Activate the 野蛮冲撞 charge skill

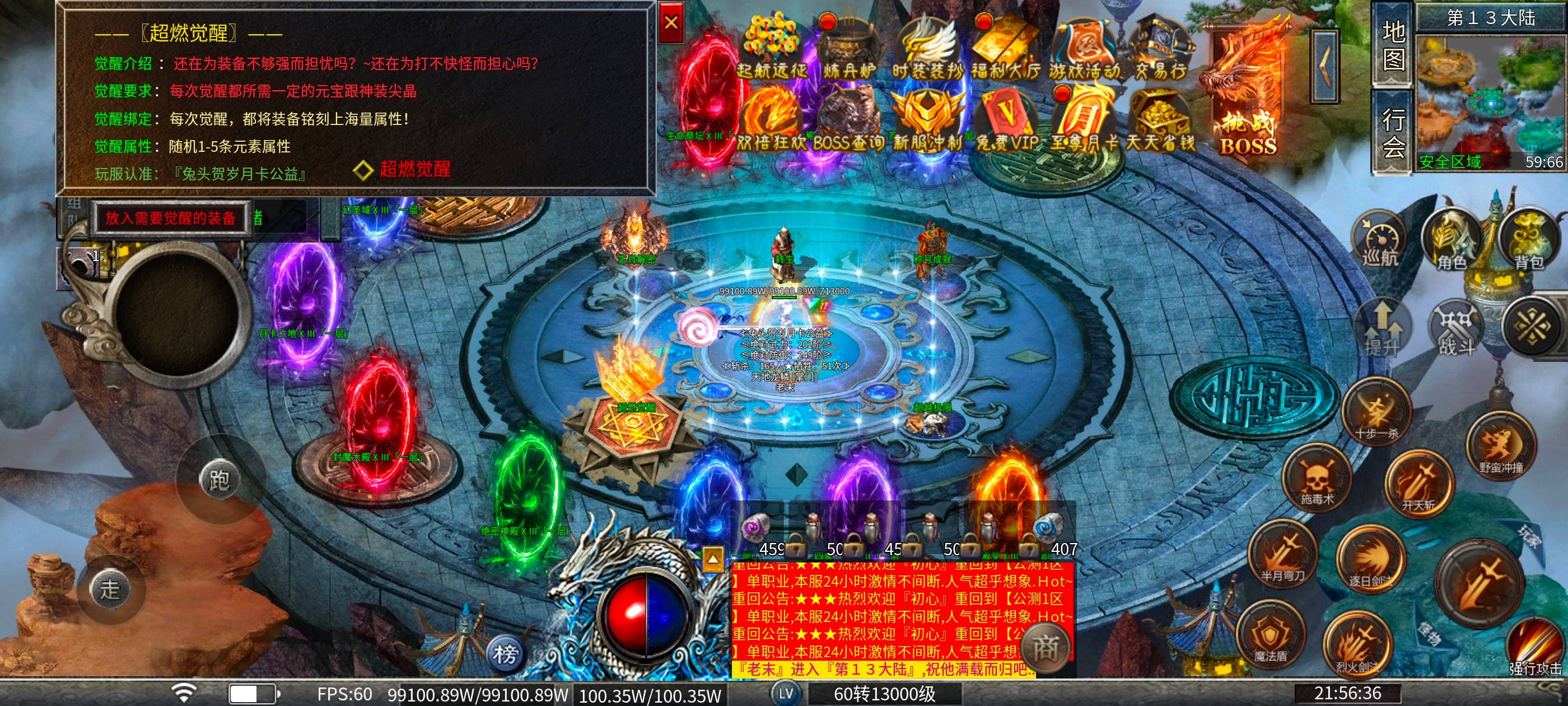(x=1500, y=447)
